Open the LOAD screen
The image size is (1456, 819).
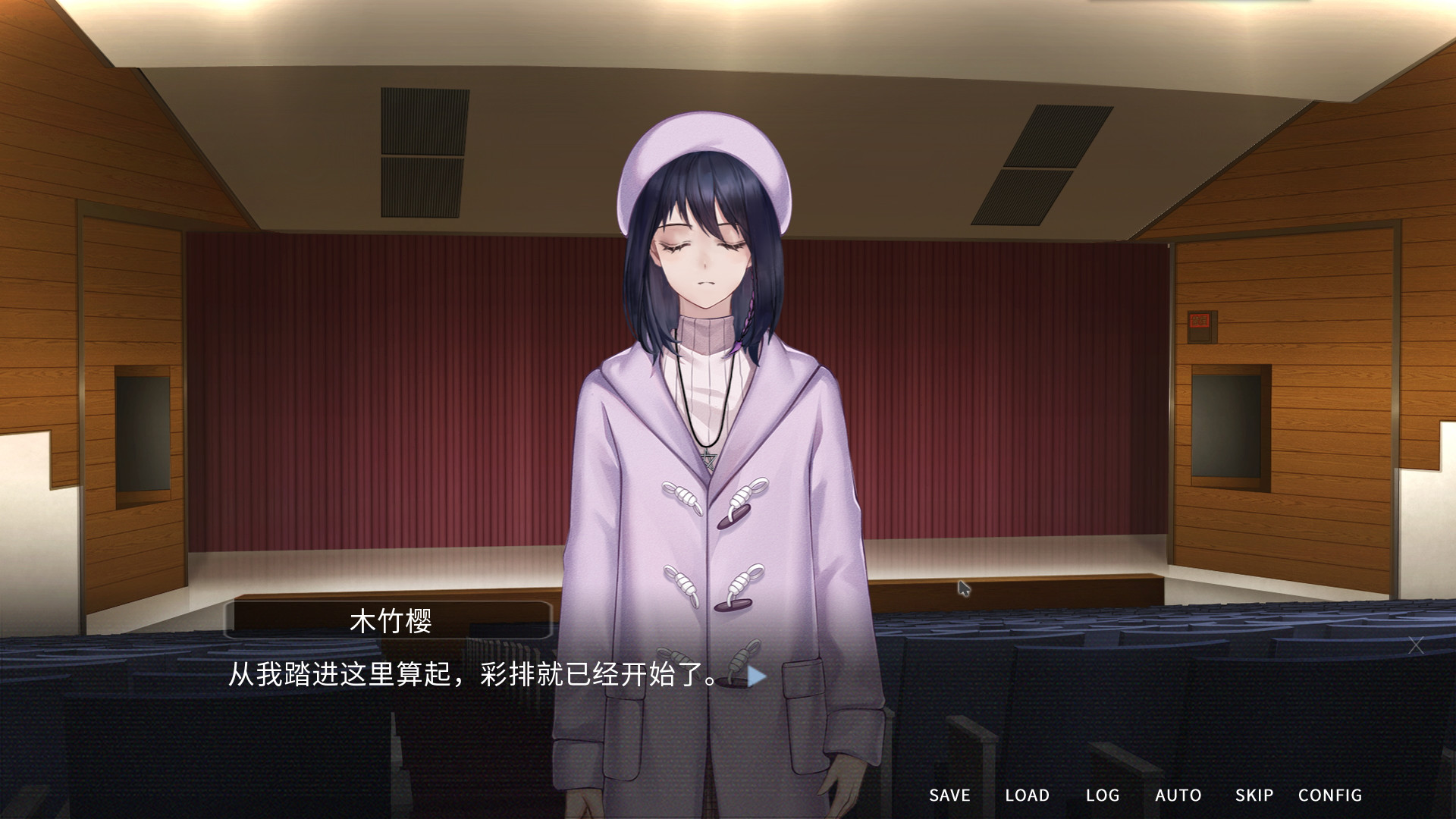[1028, 795]
